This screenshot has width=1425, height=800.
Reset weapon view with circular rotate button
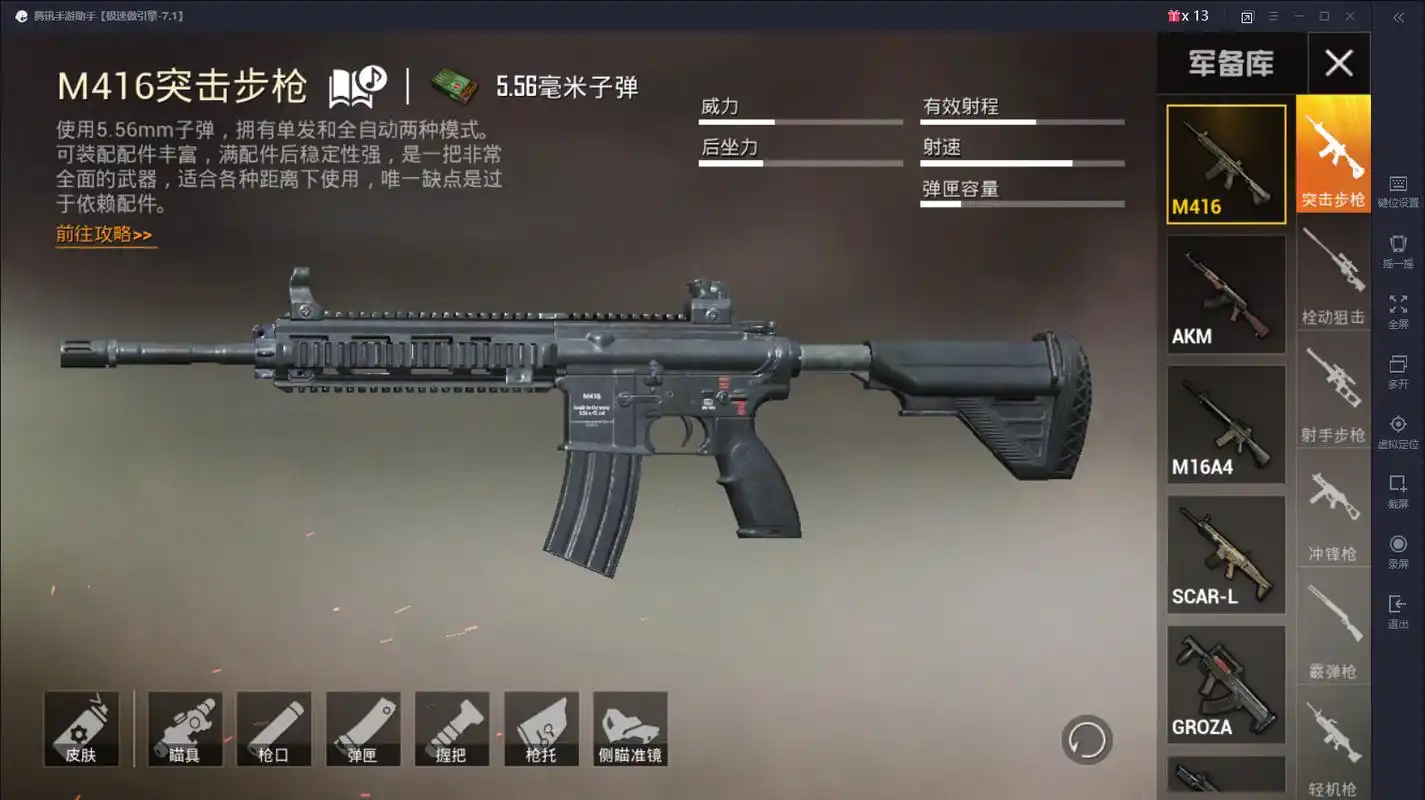point(1088,738)
